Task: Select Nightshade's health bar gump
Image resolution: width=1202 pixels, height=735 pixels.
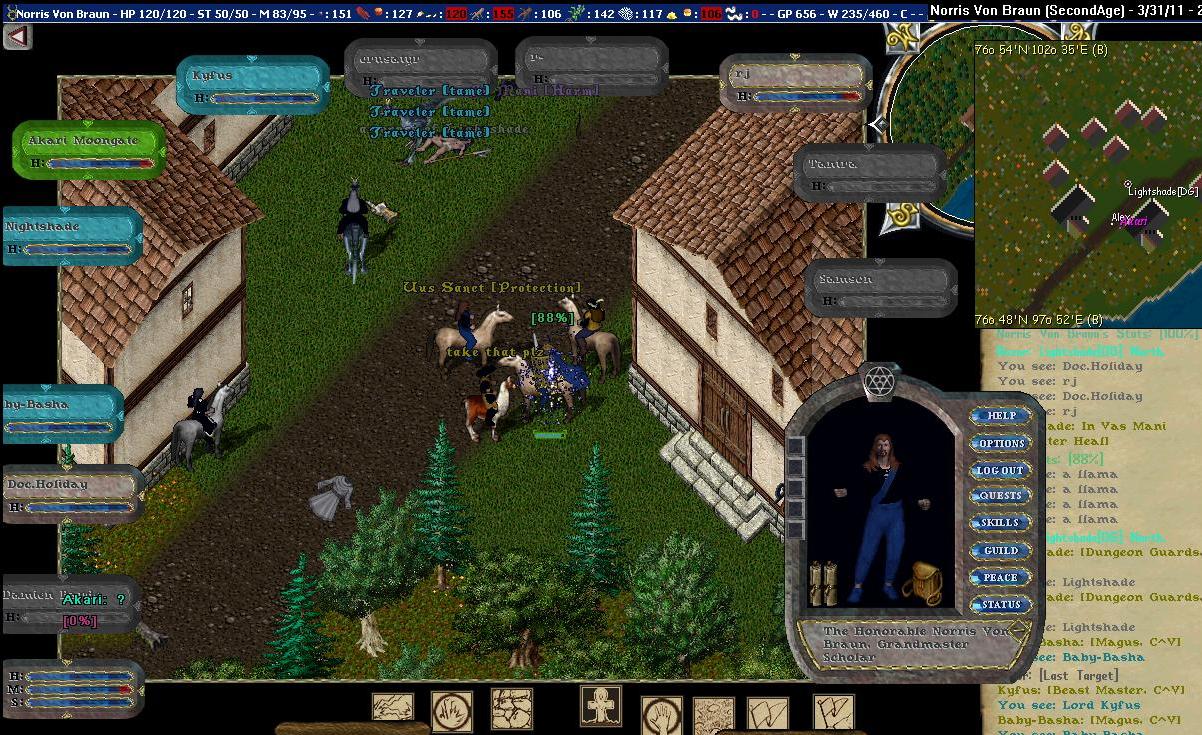Action: pos(72,236)
